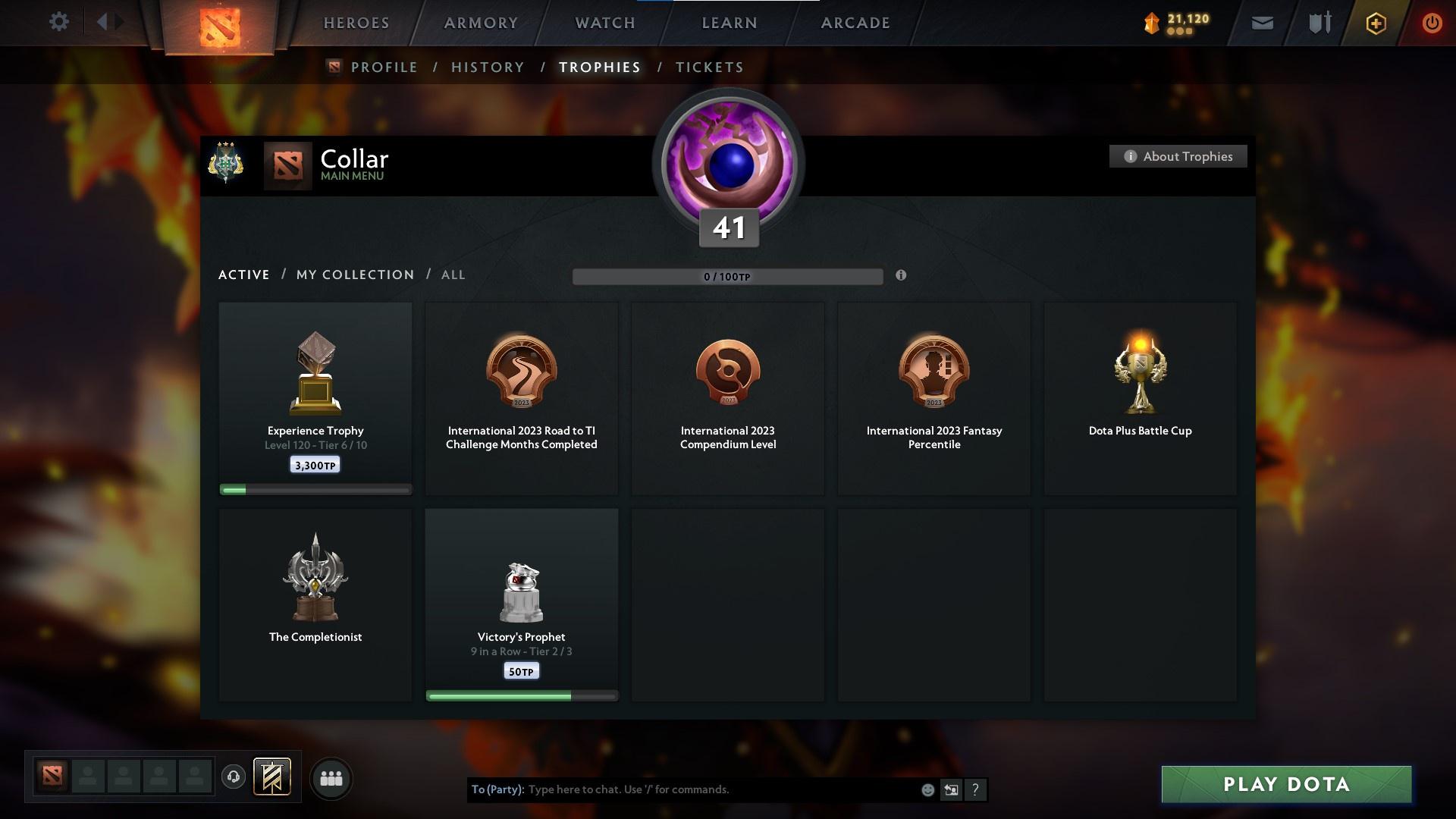Toggle the Guild banner icon
Image resolution: width=1456 pixels, height=819 pixels.
click(273, 778)
